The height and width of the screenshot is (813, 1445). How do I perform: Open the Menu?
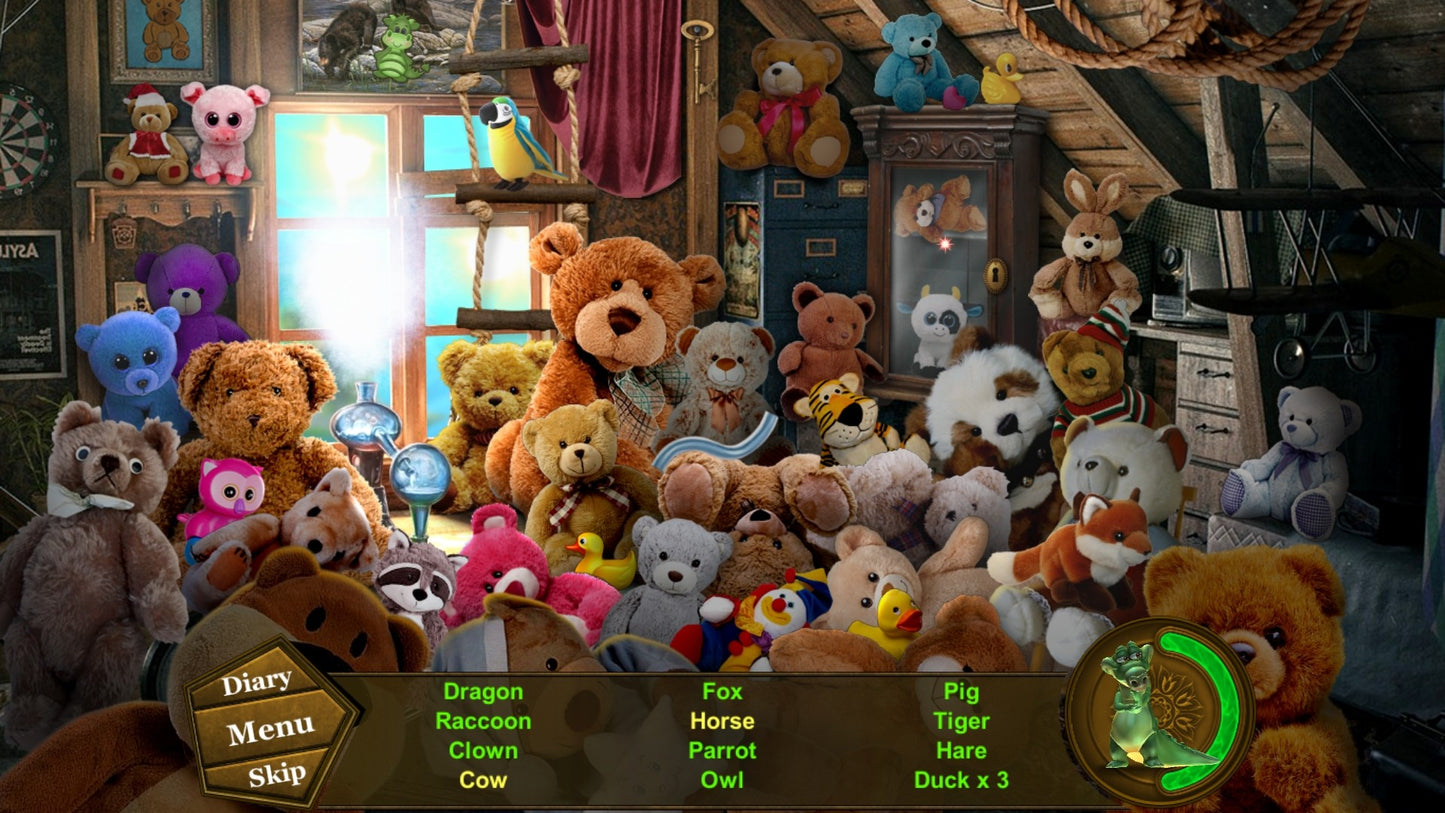(x=270, y=731)
